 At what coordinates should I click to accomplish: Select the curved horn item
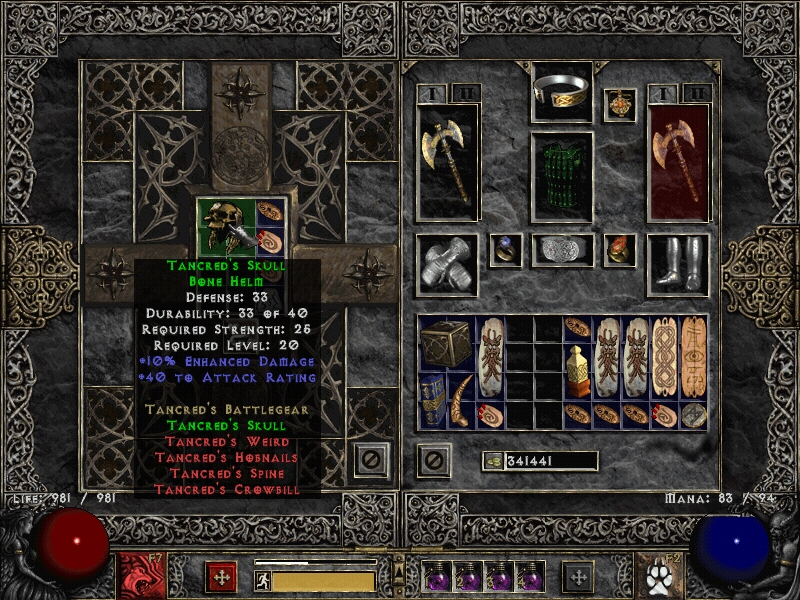tap(463, 400)
